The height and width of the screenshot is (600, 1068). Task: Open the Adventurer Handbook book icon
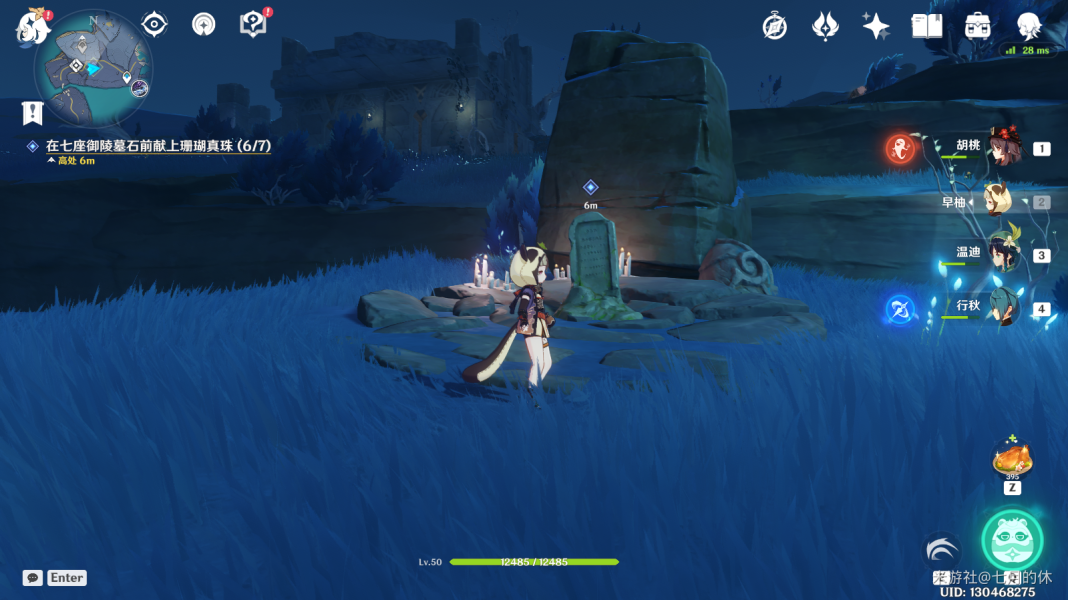[927, 27]
